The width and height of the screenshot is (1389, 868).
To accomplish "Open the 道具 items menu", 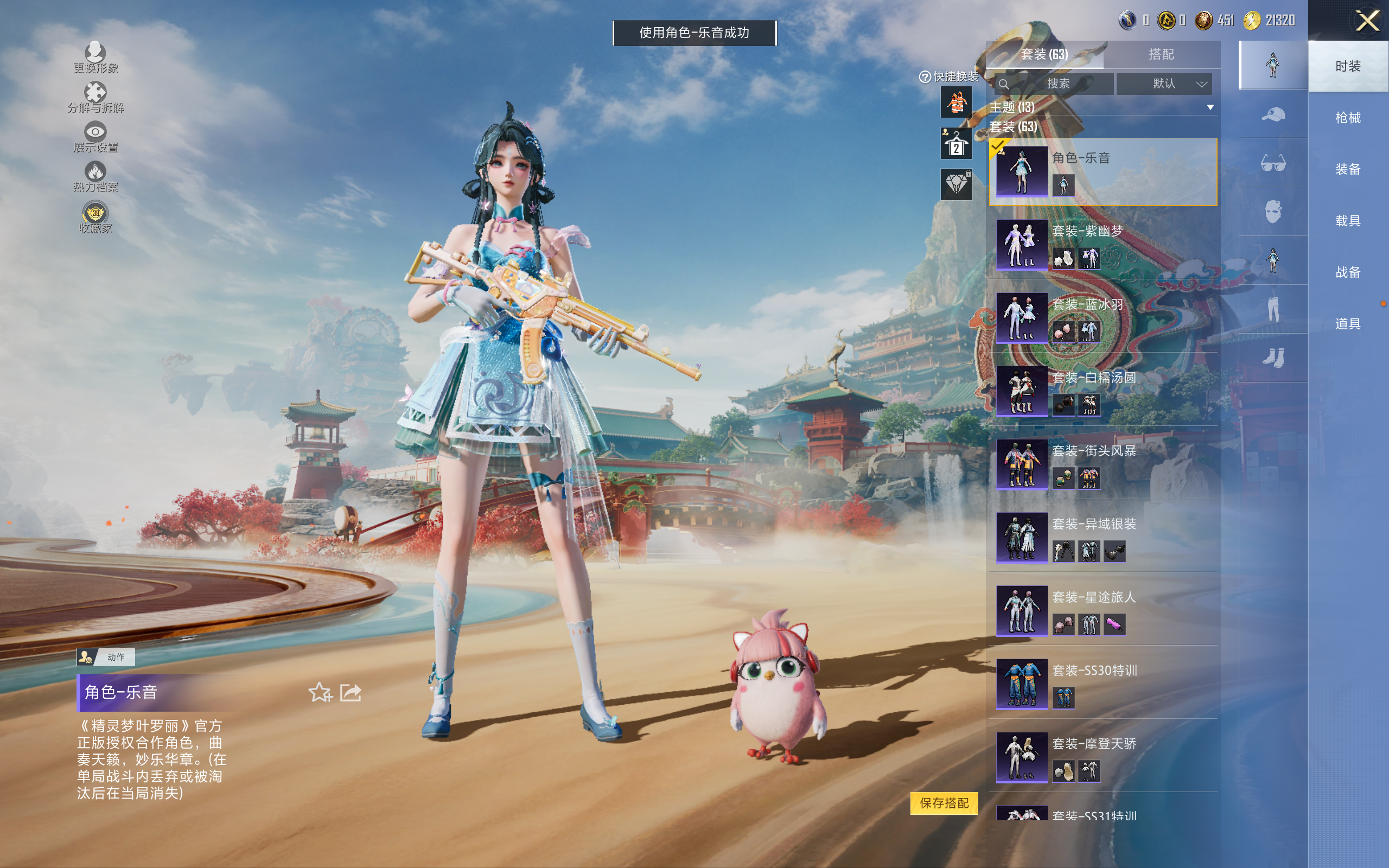I will pos(1348,324).
